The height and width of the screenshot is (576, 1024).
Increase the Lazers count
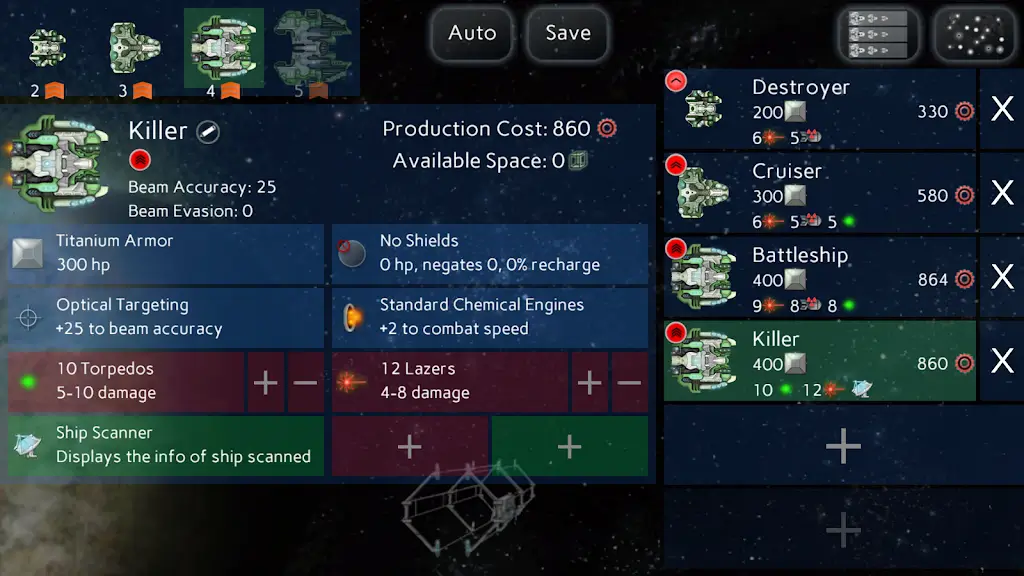(x=590, y=382)
